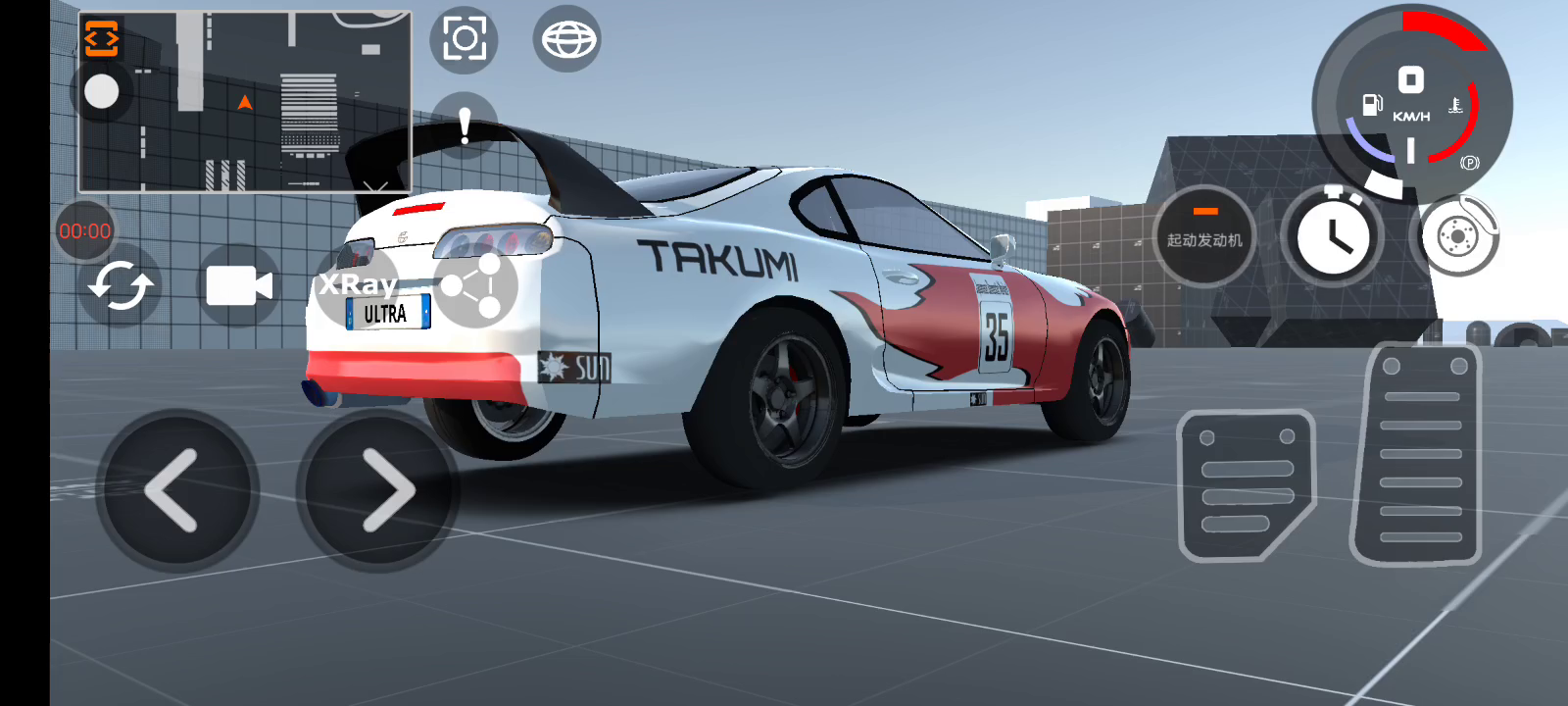Engage the handbrake disc button

[x=1456, y=236]
